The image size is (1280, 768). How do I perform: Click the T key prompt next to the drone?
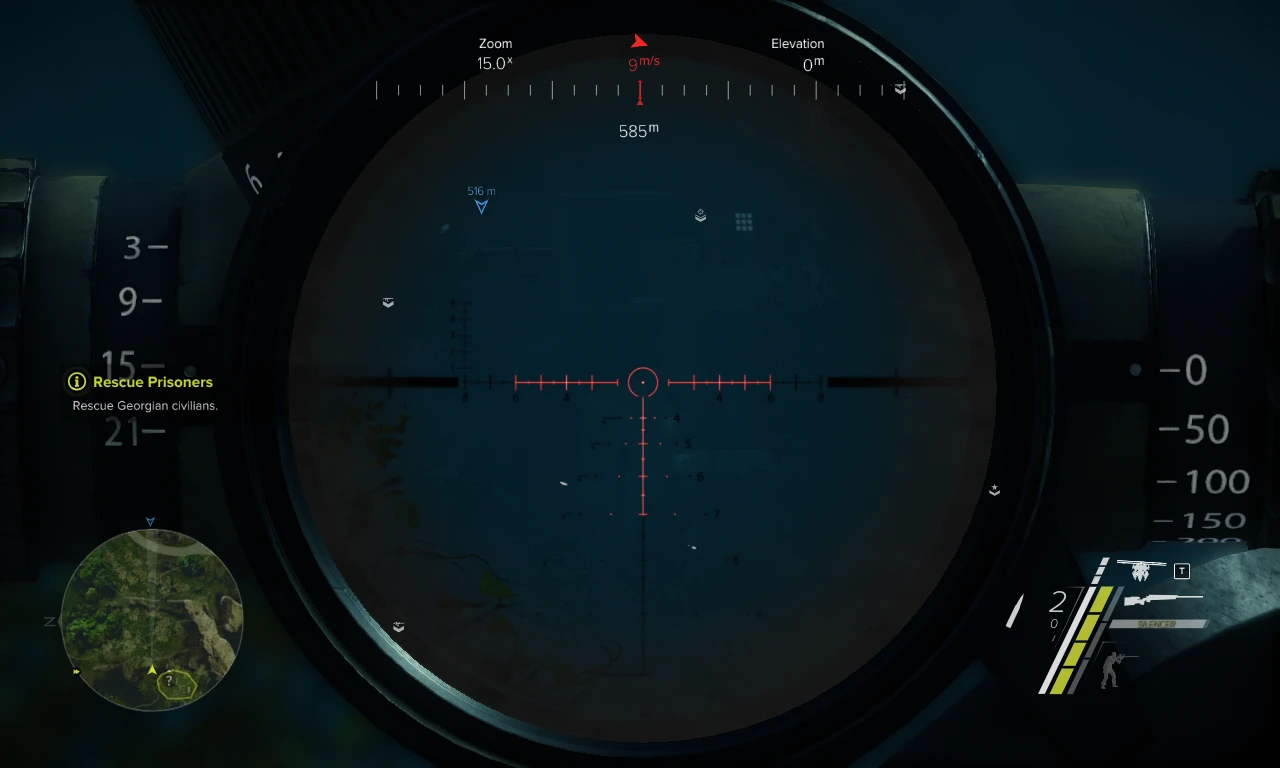1181,571
